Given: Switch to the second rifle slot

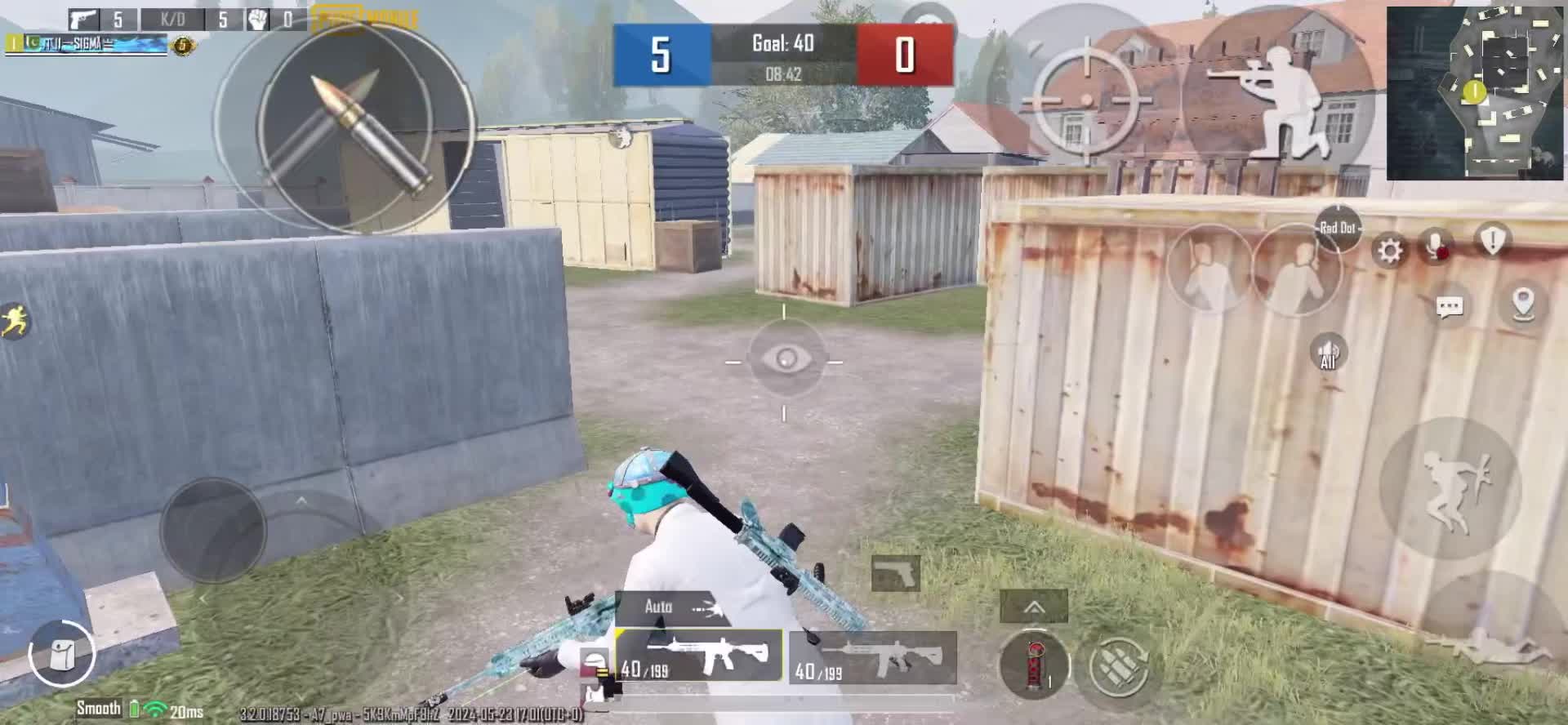Looking at the screenshot, I should (872, 657).
